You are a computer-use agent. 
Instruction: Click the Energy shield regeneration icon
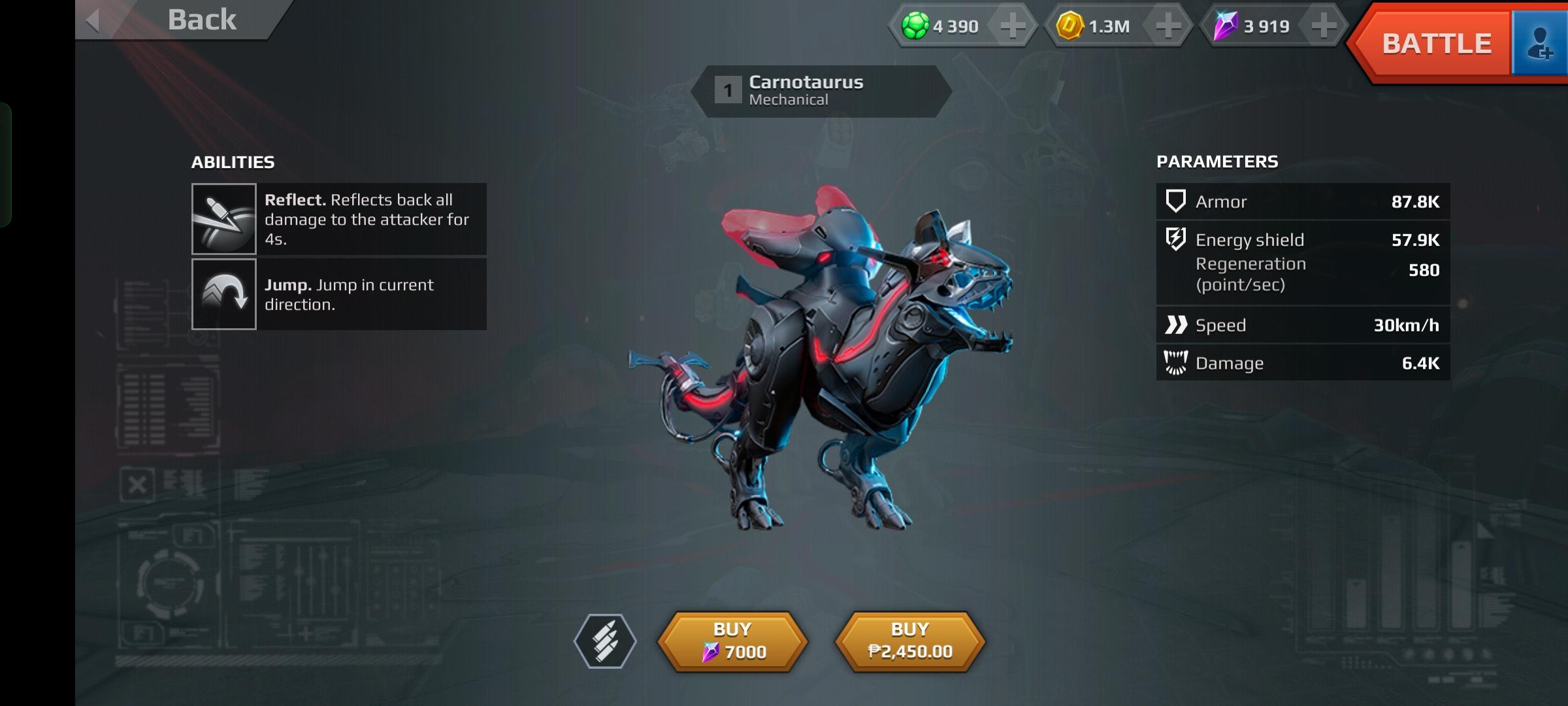coord(1175,239)
